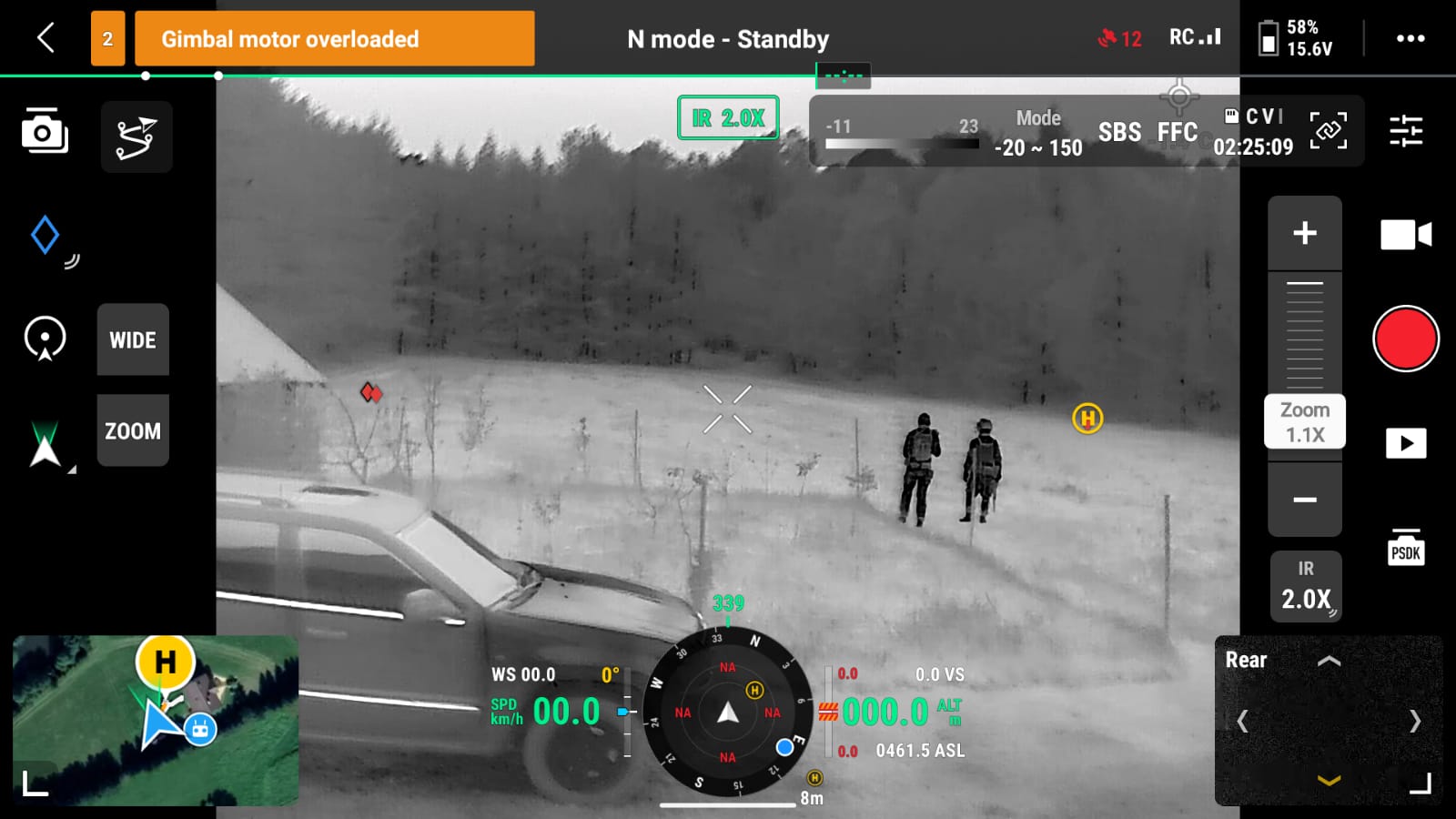Open the three-dot more menu
This screenshot has height=819, width=1456.
click(1410, 38)
